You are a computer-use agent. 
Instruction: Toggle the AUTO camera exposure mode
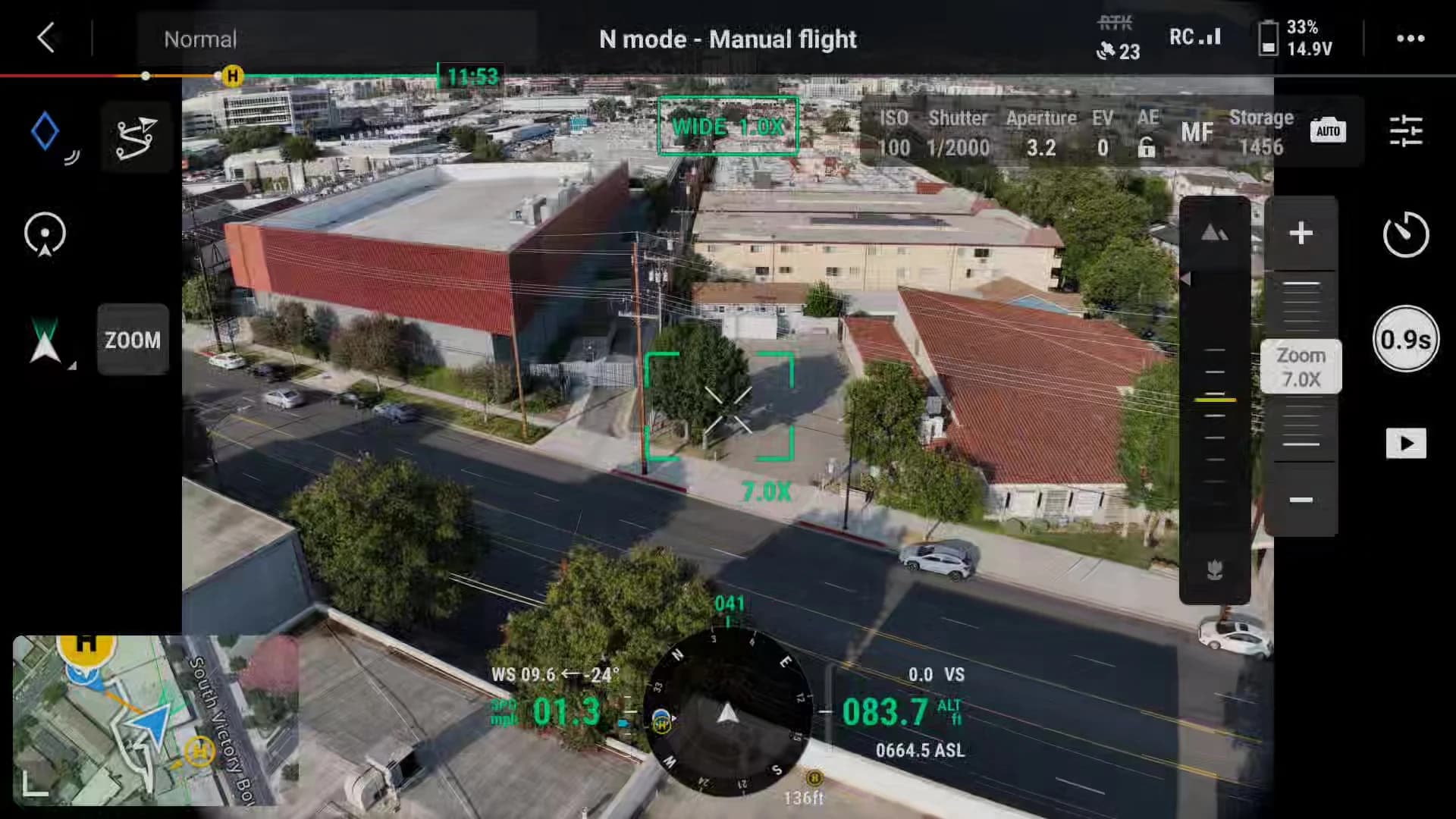point(1327,131)
